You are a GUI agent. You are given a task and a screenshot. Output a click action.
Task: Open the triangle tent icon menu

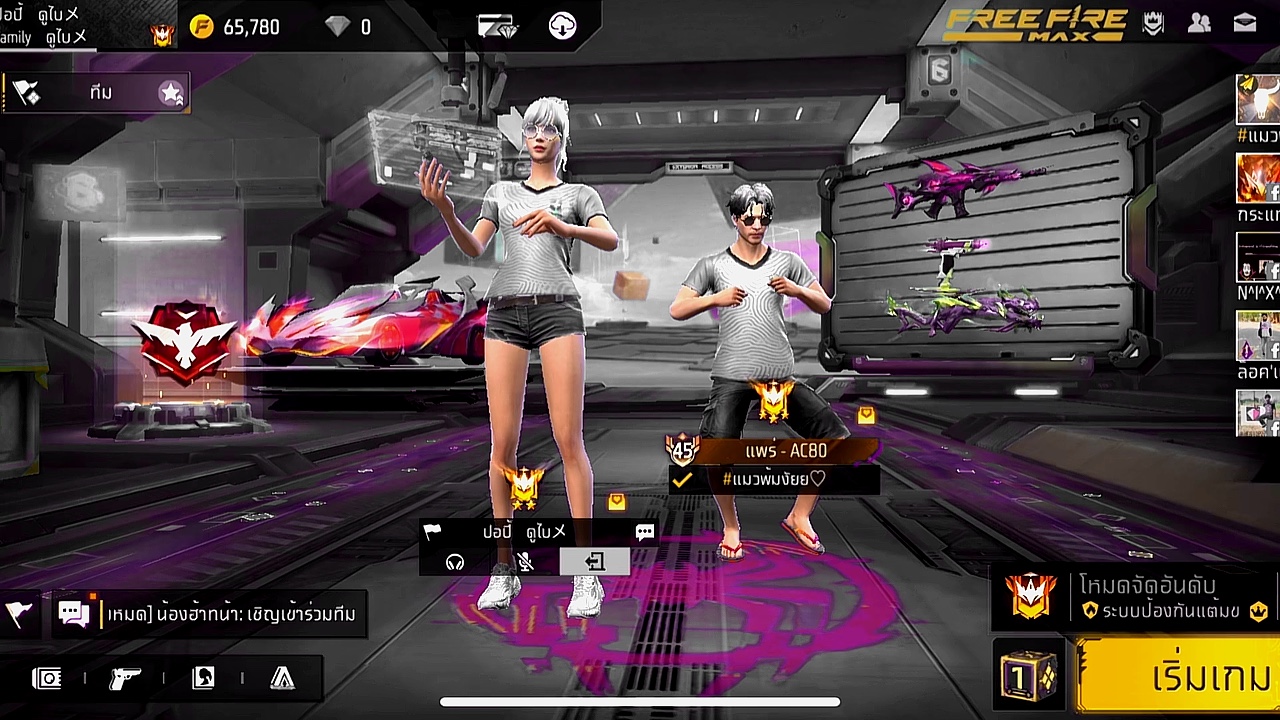pos(283,679)
